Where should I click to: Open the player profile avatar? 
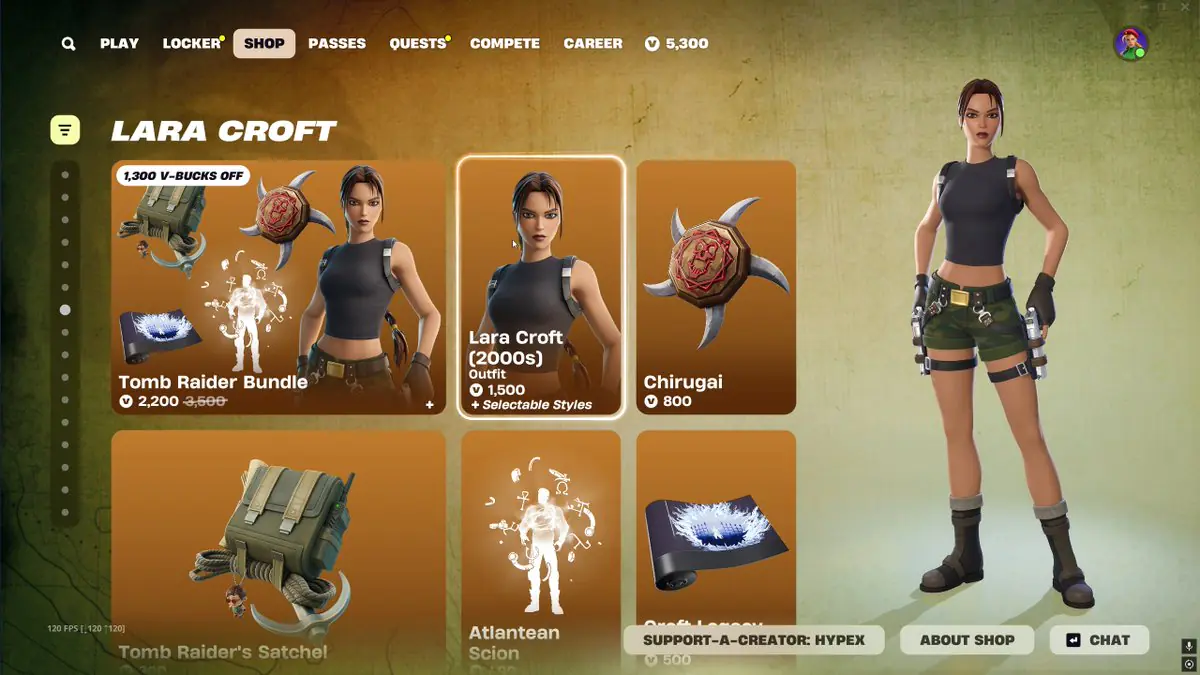[x=1131, y=44]
